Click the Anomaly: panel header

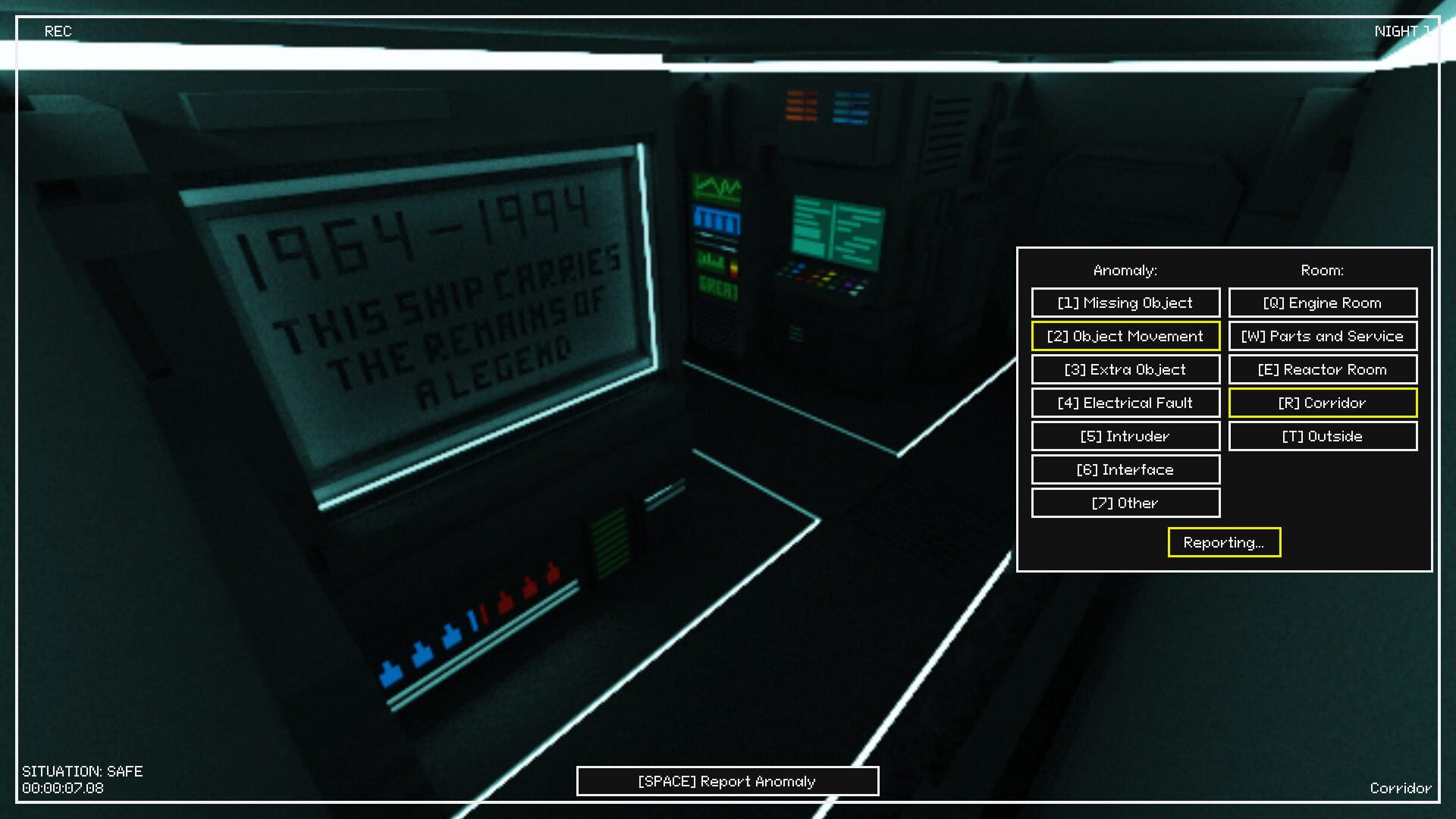point(1125,269)
